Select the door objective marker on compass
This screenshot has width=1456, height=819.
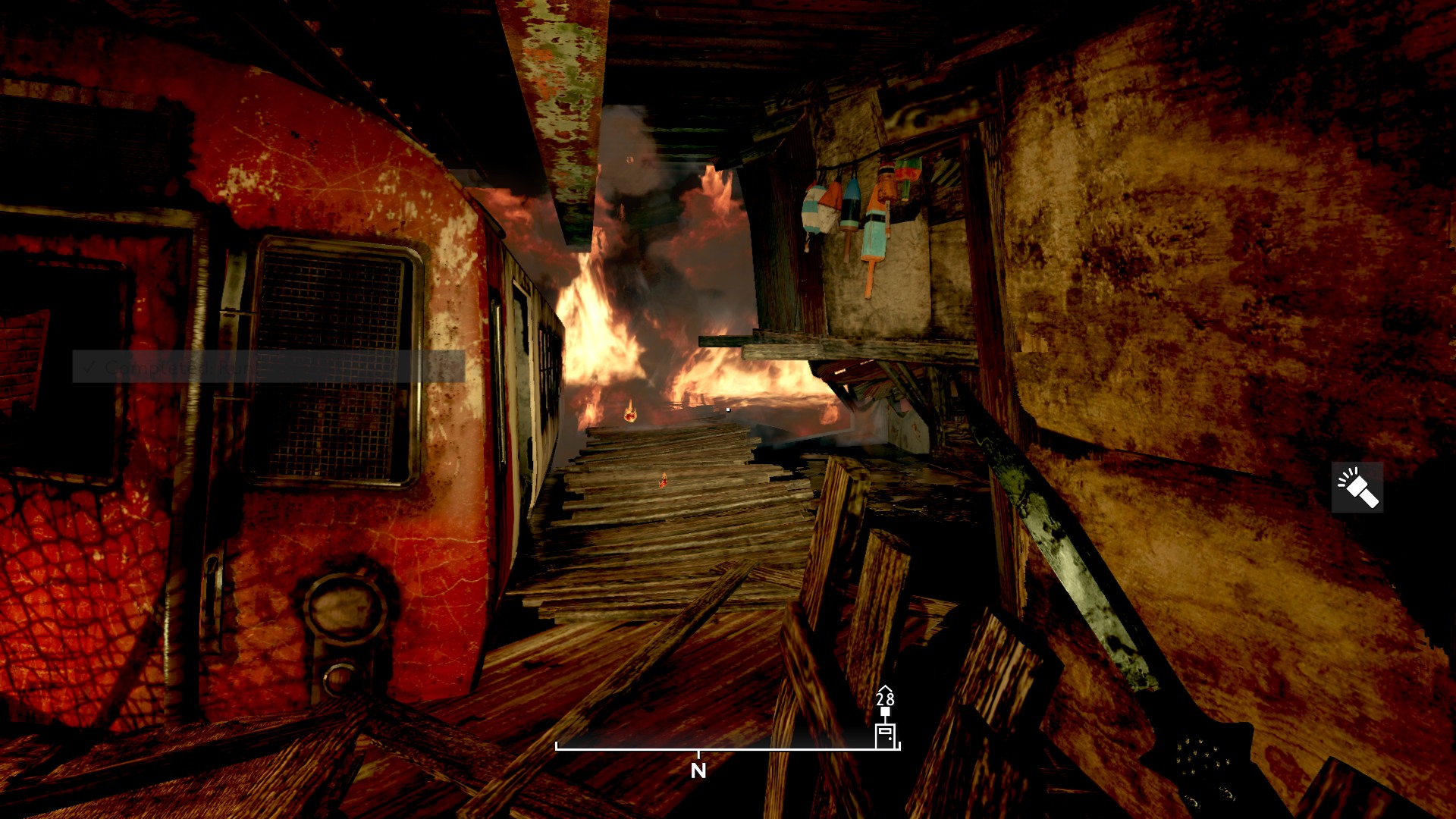(885, 735)
